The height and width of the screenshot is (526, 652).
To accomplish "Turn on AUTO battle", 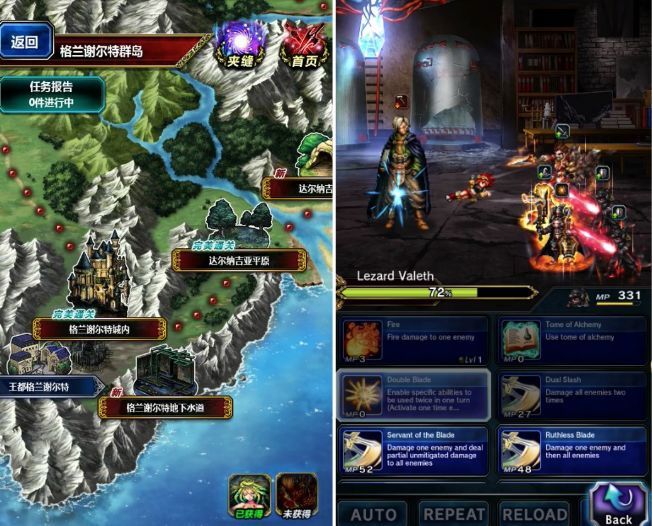I will click(373, 514).
